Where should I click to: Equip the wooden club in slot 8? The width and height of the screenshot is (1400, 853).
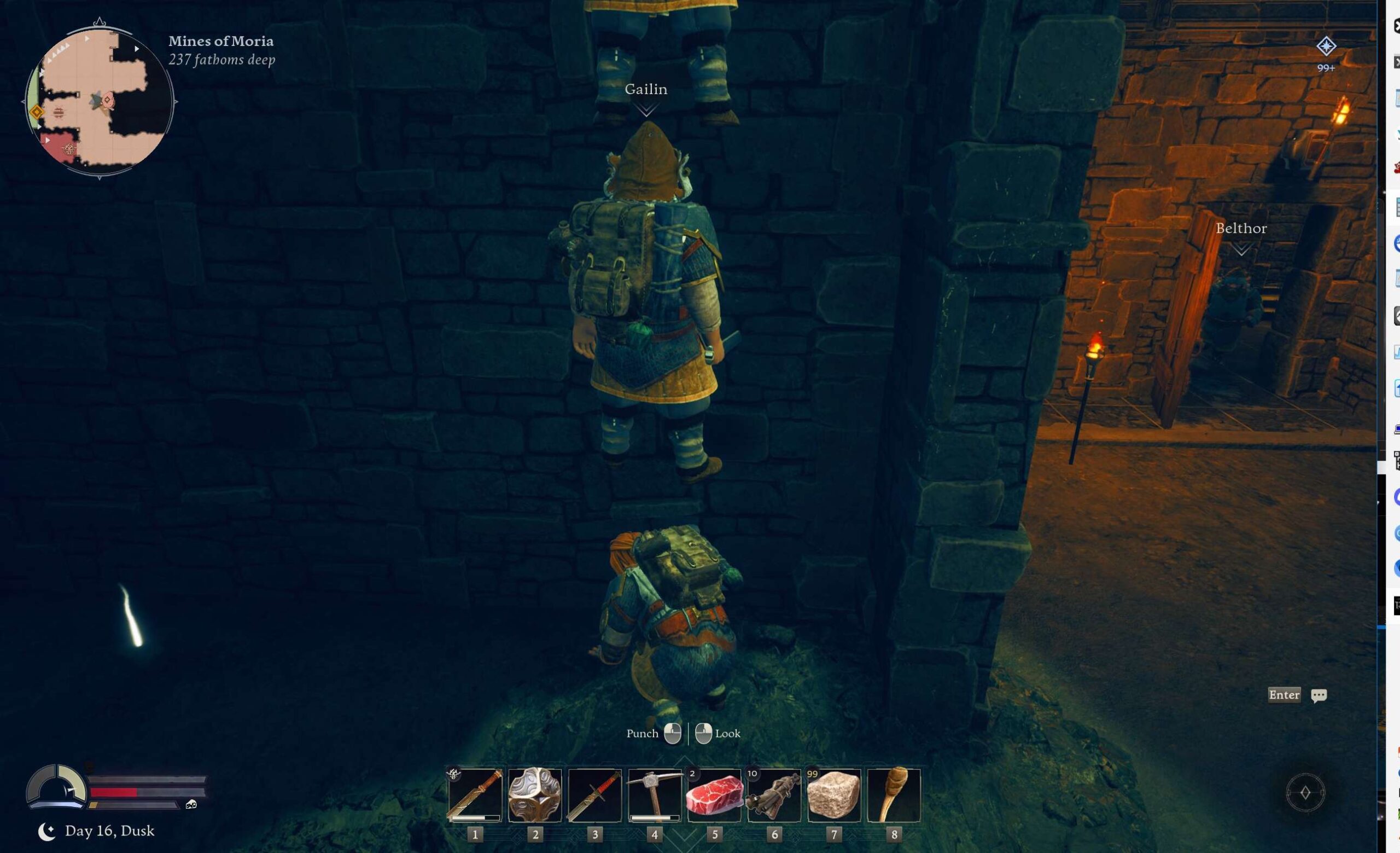click(x=894, y=794)
